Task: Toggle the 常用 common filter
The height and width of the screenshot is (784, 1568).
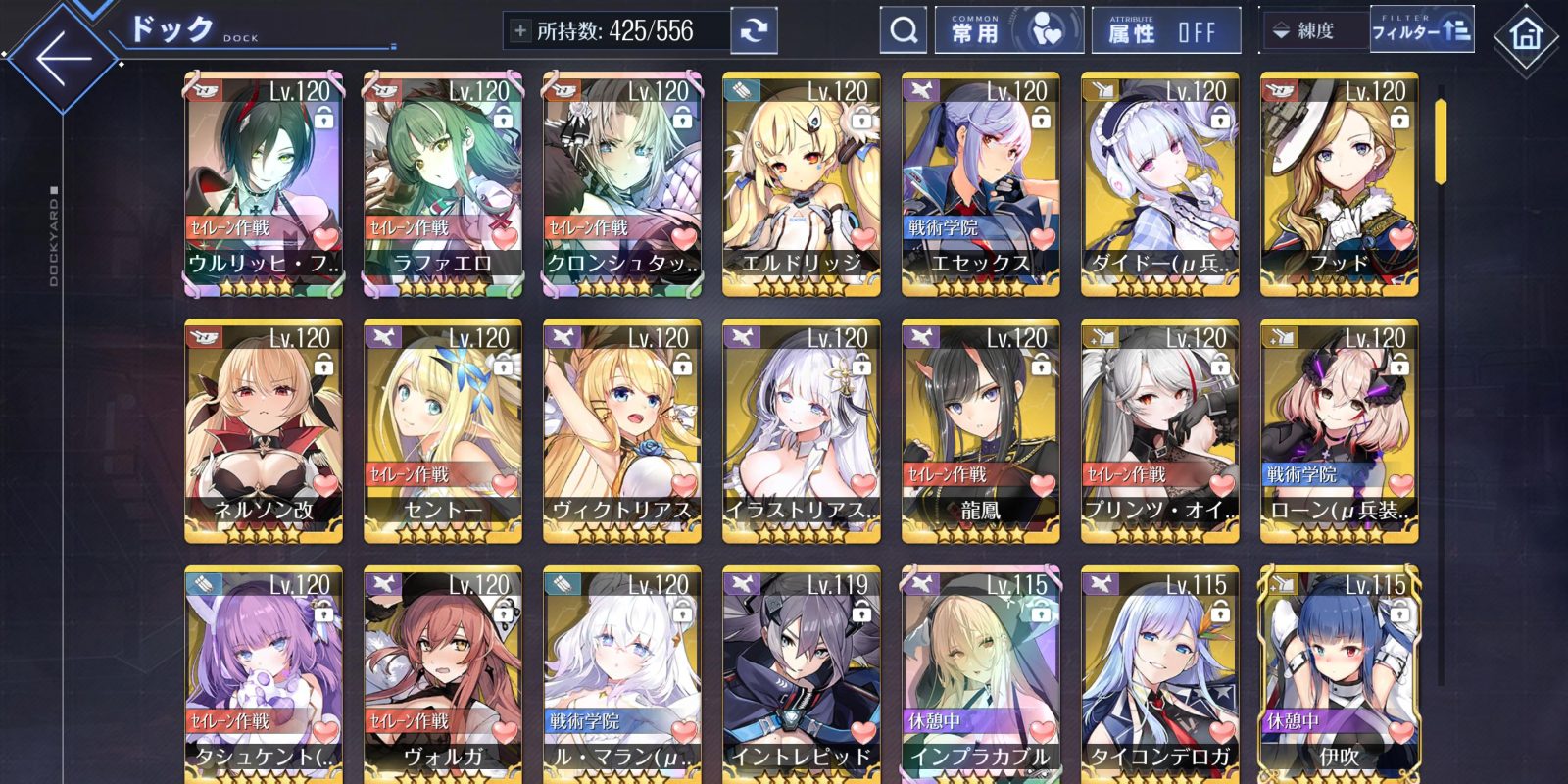Action: pos(1008,31)
